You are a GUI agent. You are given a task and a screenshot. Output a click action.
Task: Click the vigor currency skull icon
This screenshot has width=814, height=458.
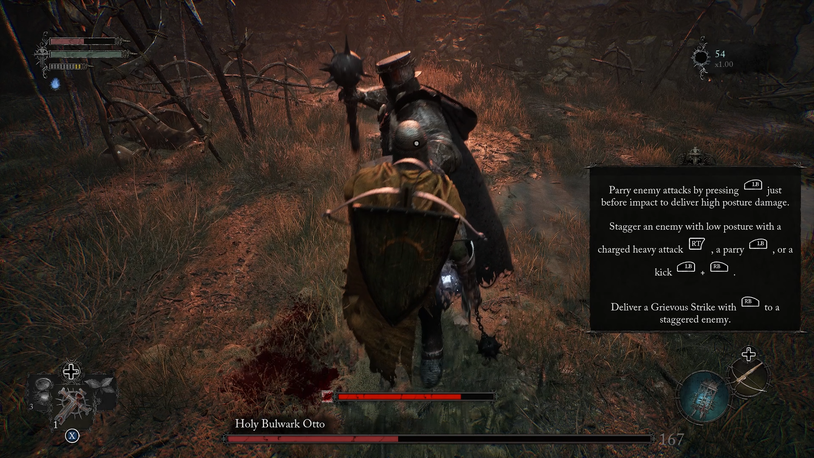pyautogui.click(x=701, y=58)
